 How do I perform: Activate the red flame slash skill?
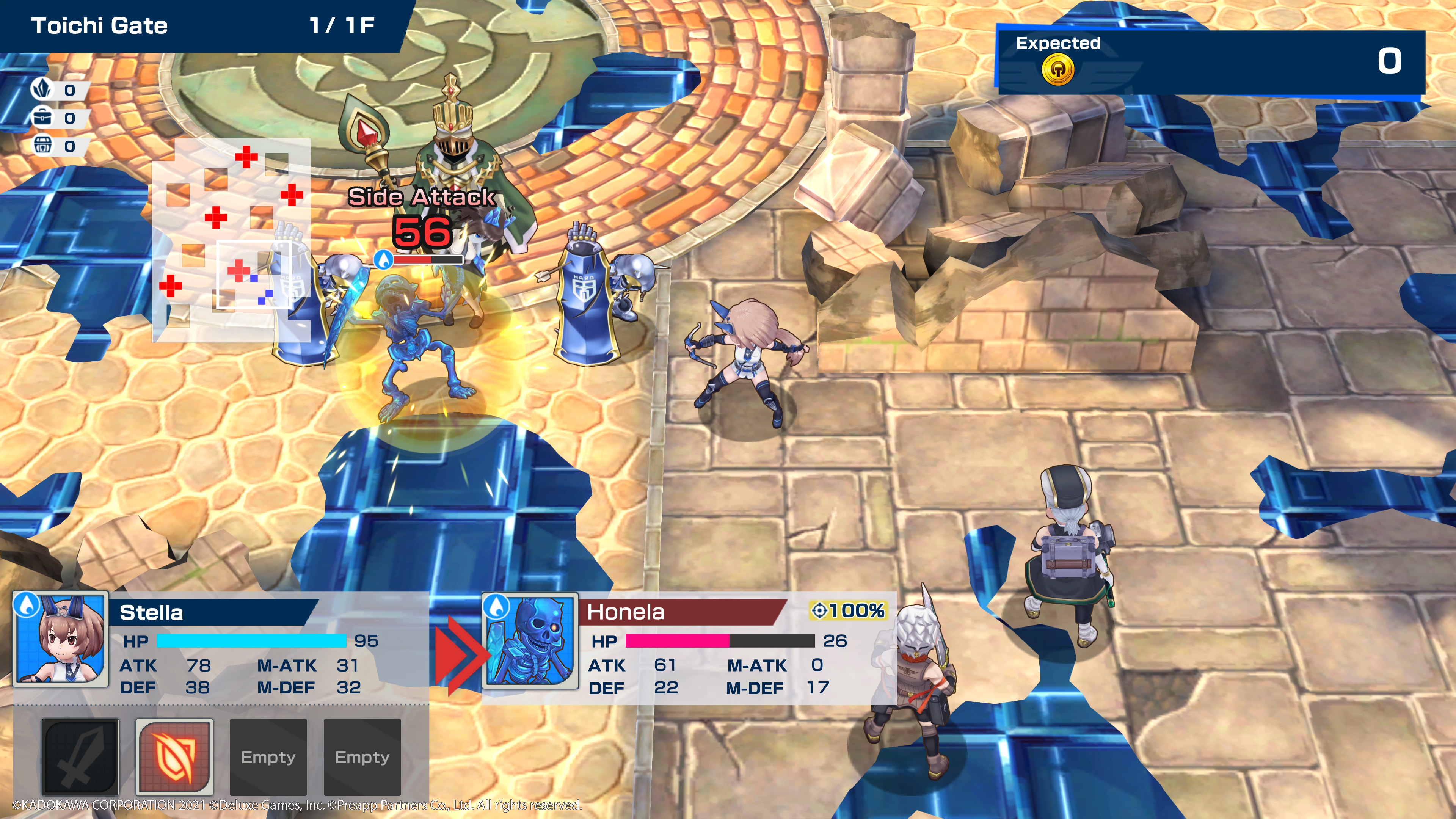pyautogui.click(x=174, y=756)
